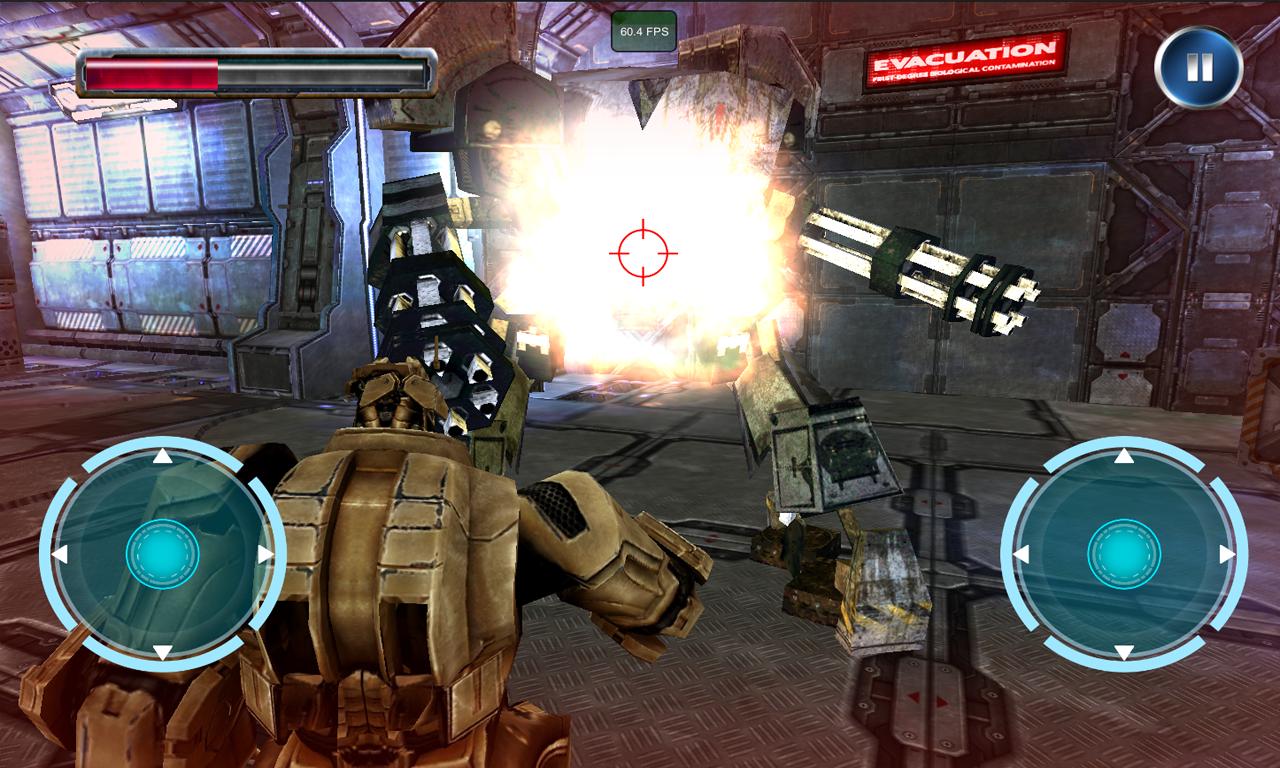The image size is (1280, 768).
Task: Tap the left arrow on the movement joystick
Action: [x=60, y=554]
